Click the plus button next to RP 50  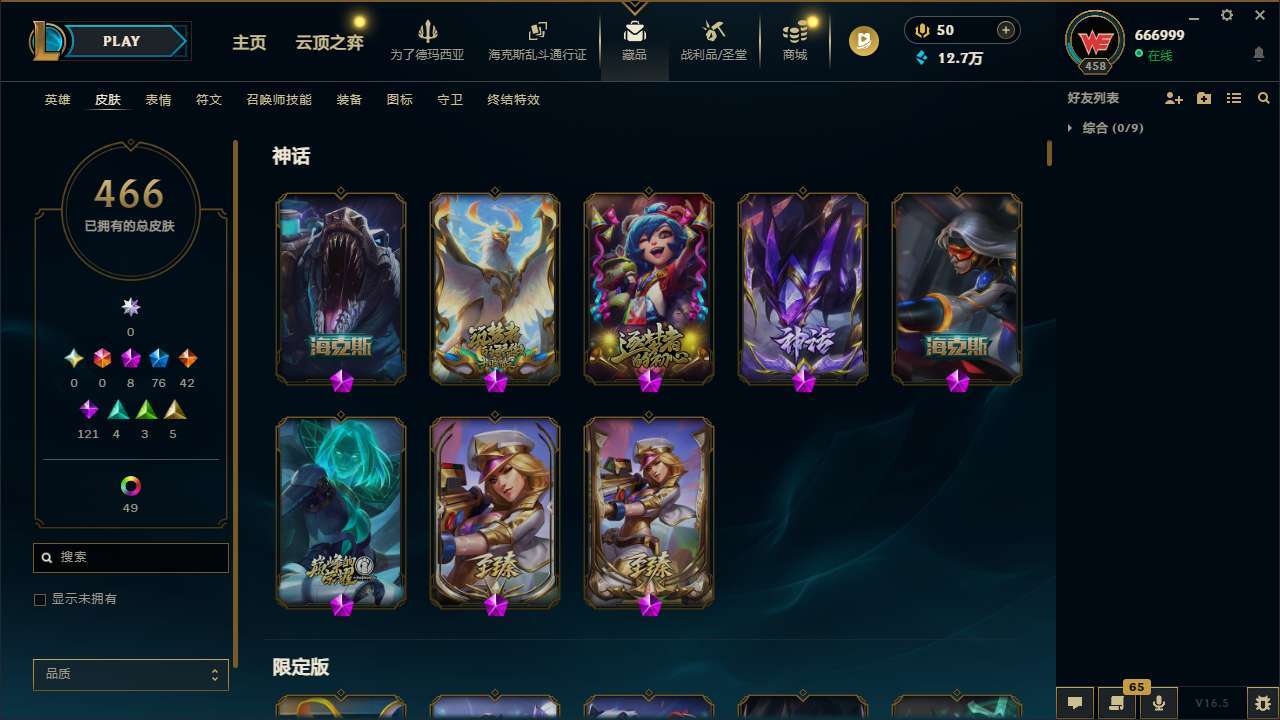[x=1005, y=29]
